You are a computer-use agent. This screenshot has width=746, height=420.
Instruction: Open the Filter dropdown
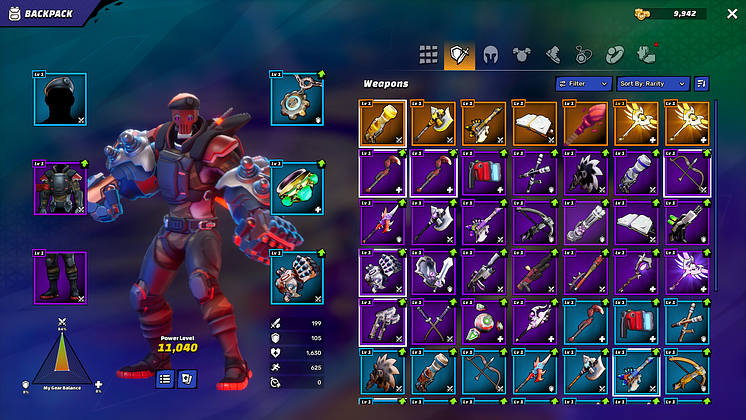pyautogui.click(x=583, y=84)
